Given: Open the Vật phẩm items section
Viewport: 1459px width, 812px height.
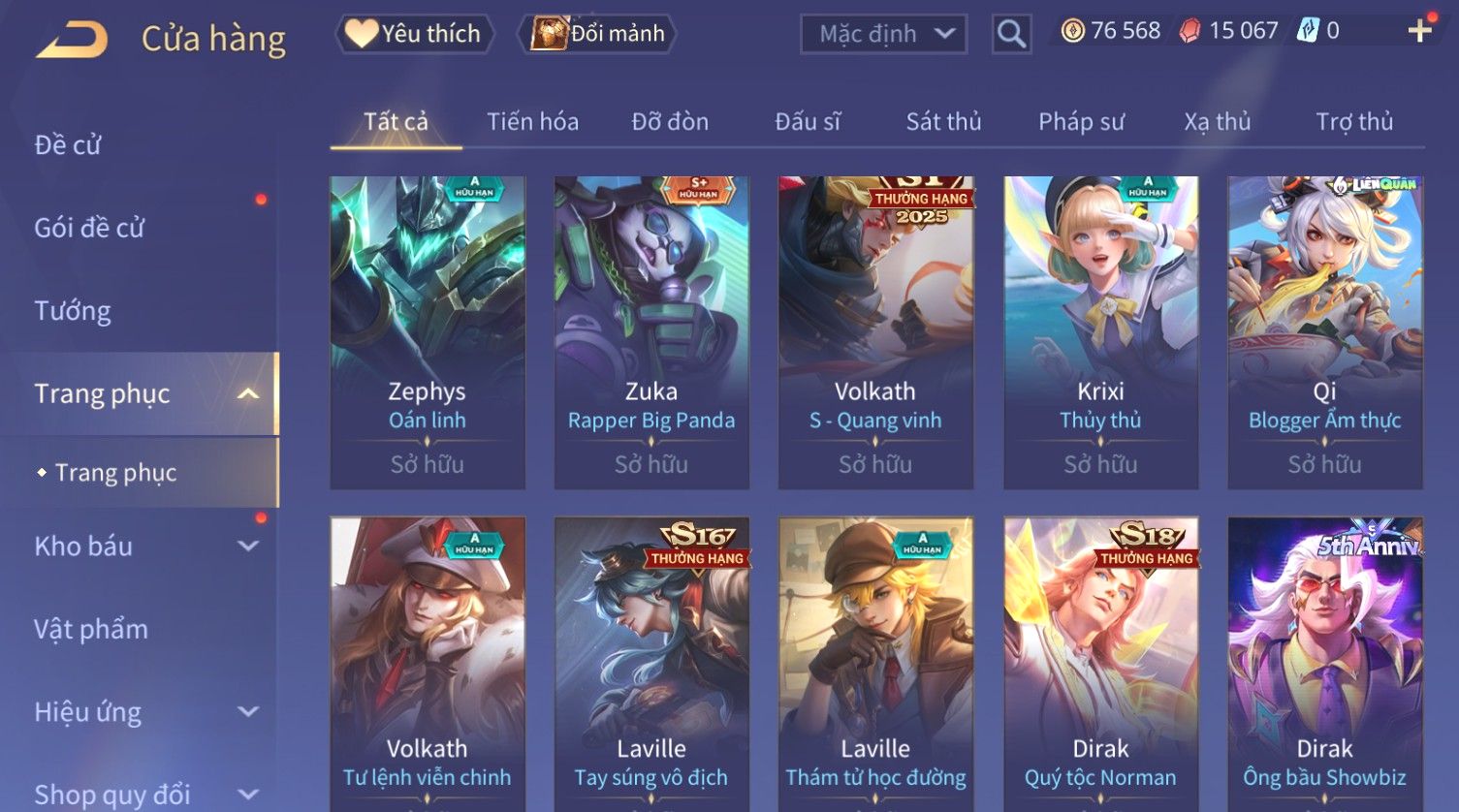Looking at the screenshot, I should [x=91, y=629].
